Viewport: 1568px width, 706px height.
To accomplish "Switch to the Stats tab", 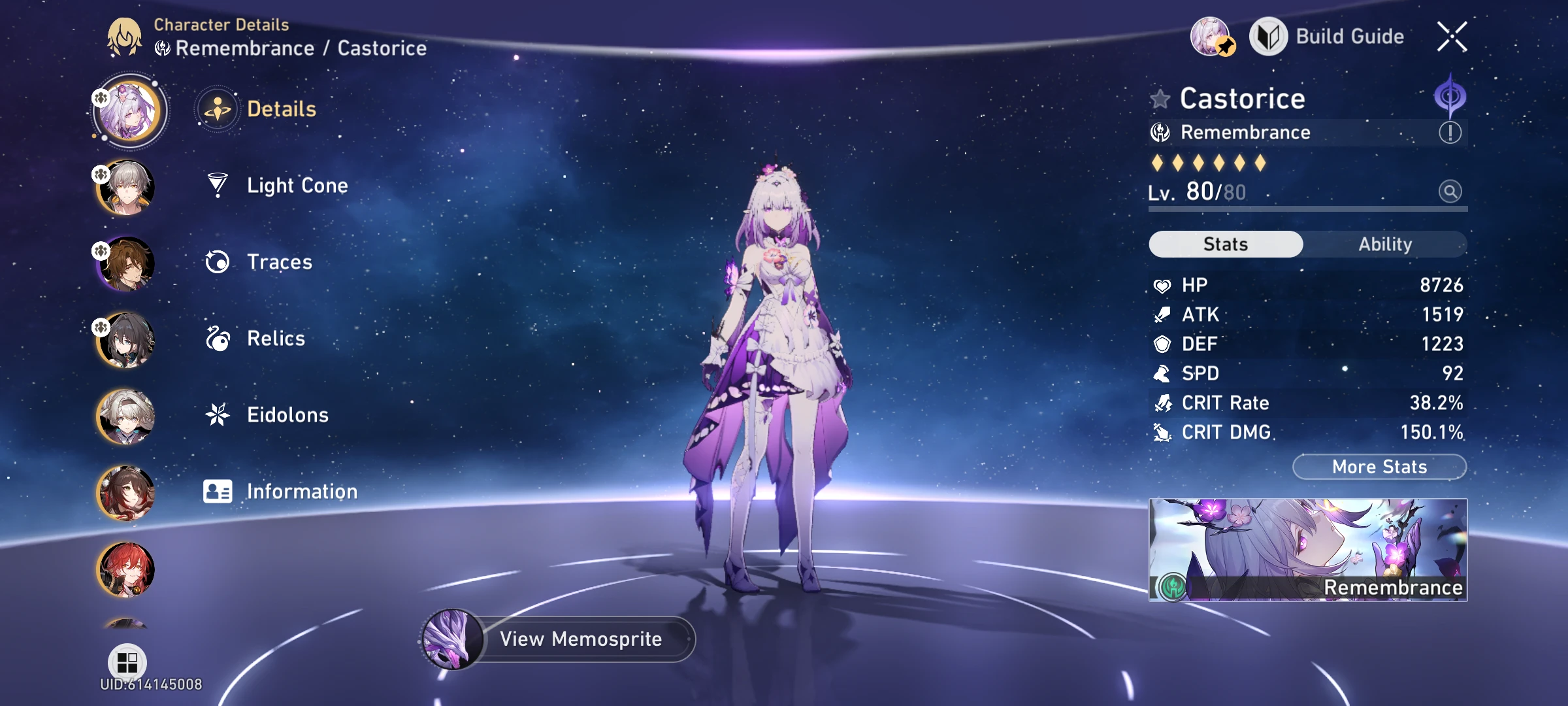I will (x=1224, y=243).
